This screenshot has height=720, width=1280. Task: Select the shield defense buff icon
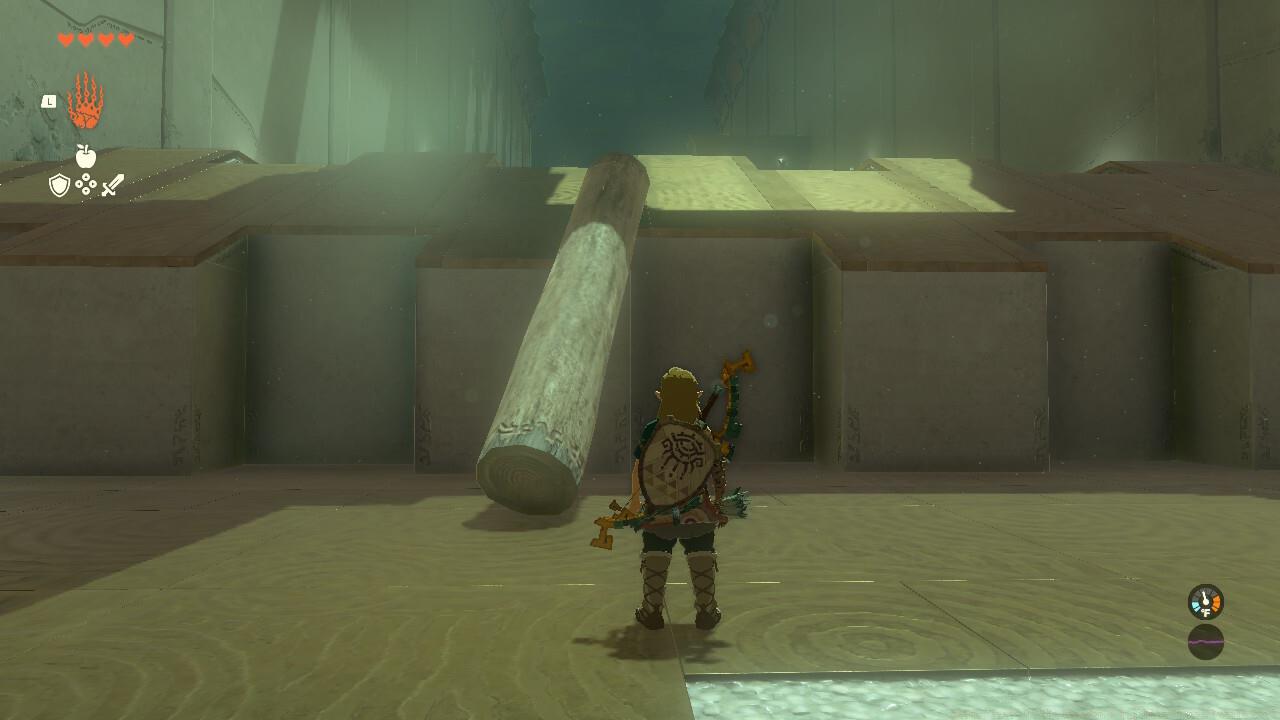tap(59, 183)
